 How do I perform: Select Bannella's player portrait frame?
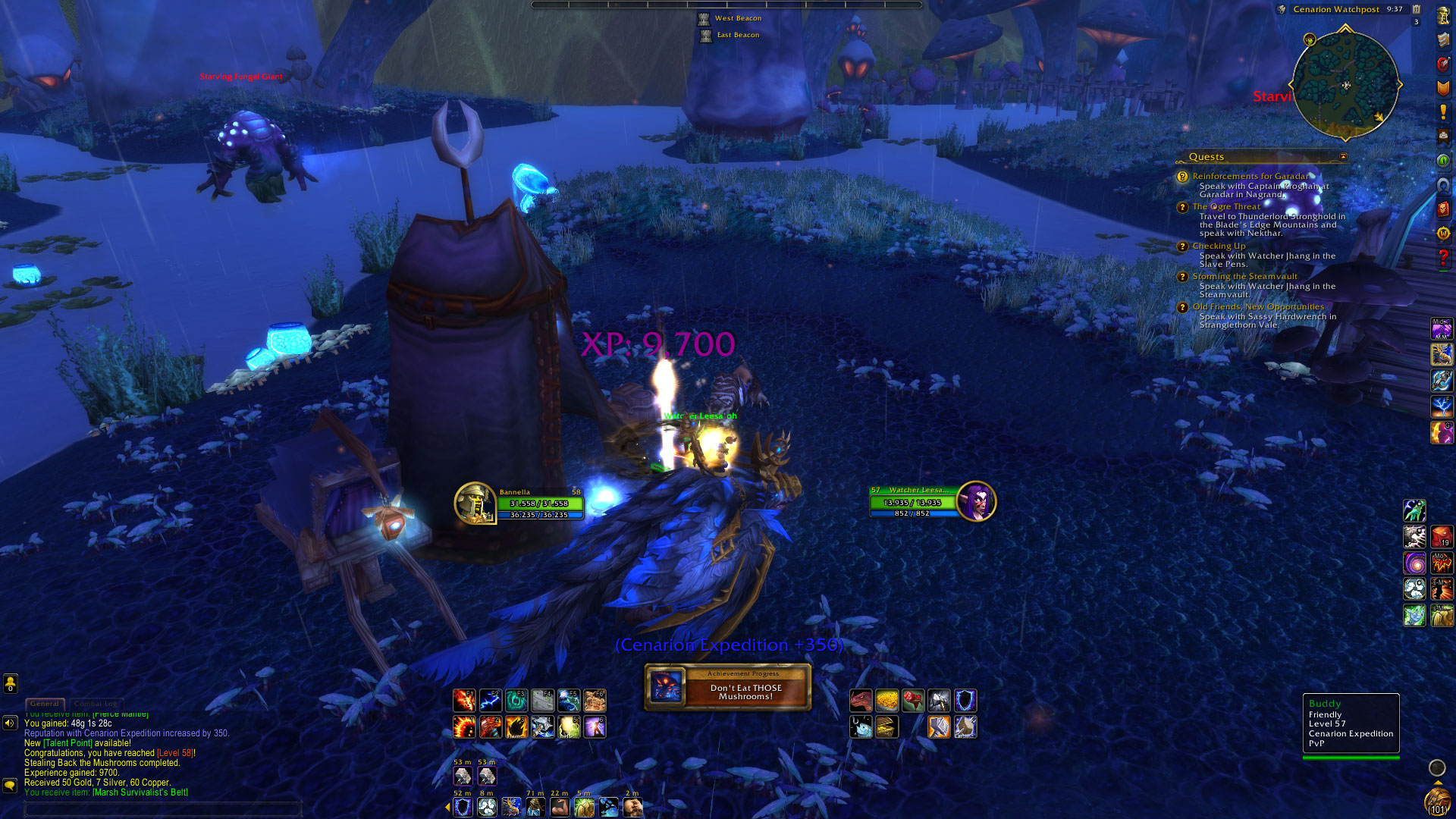coord(475,503)
